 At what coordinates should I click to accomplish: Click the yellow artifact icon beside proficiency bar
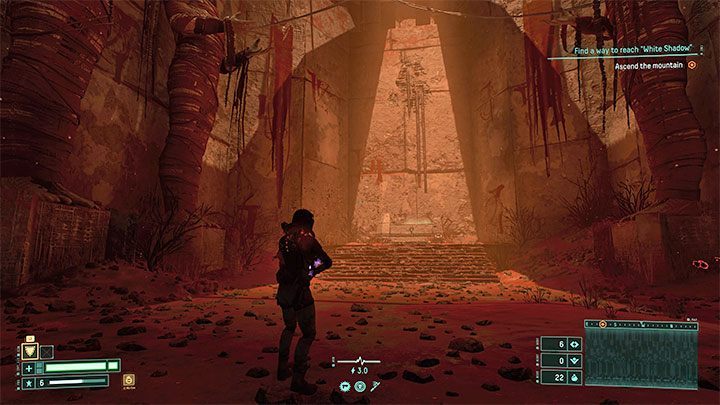pyautogui.click(x=129, y=381)
